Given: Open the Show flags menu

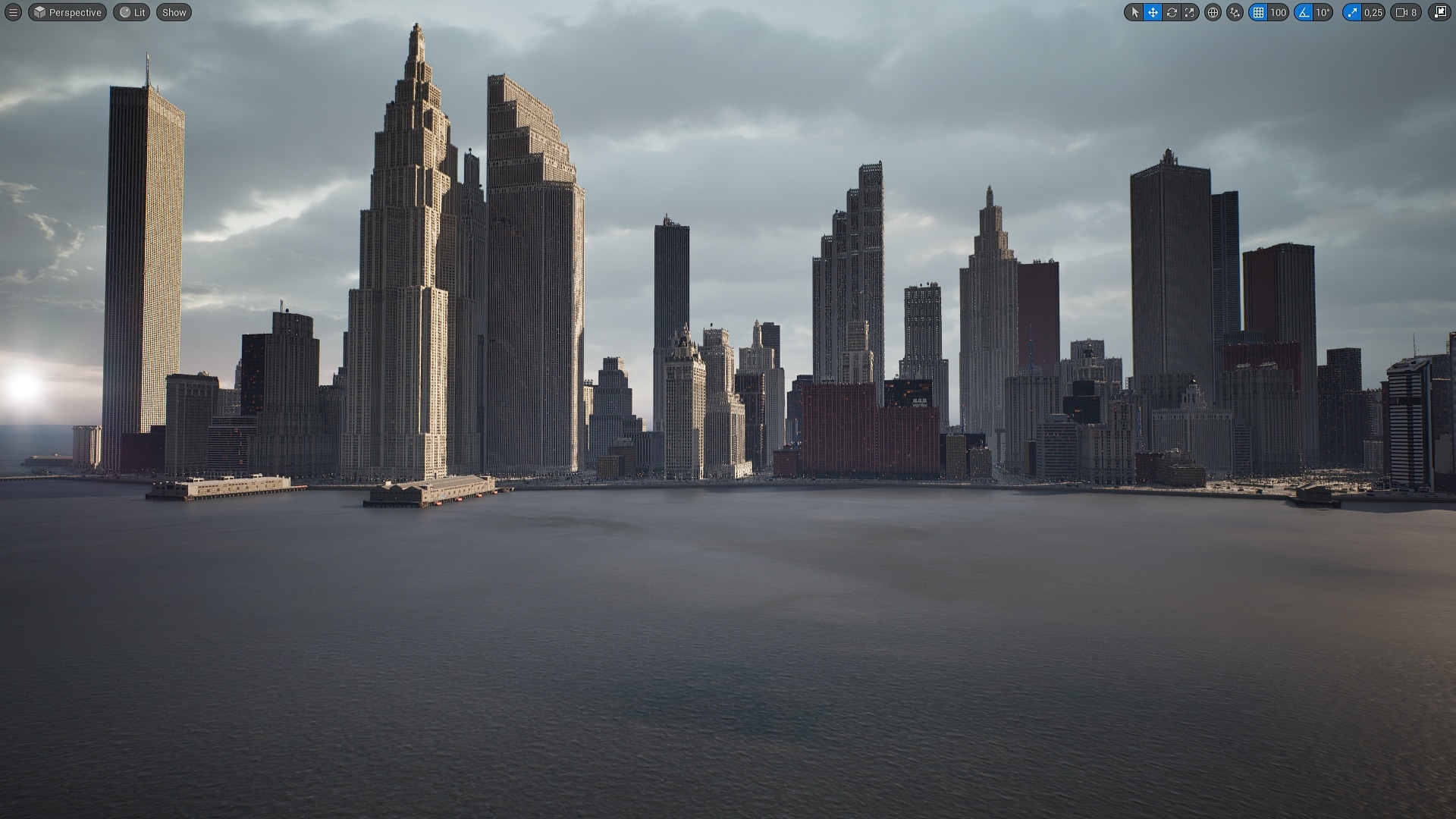Looking at the screenshot, I should tap(174, 12).
